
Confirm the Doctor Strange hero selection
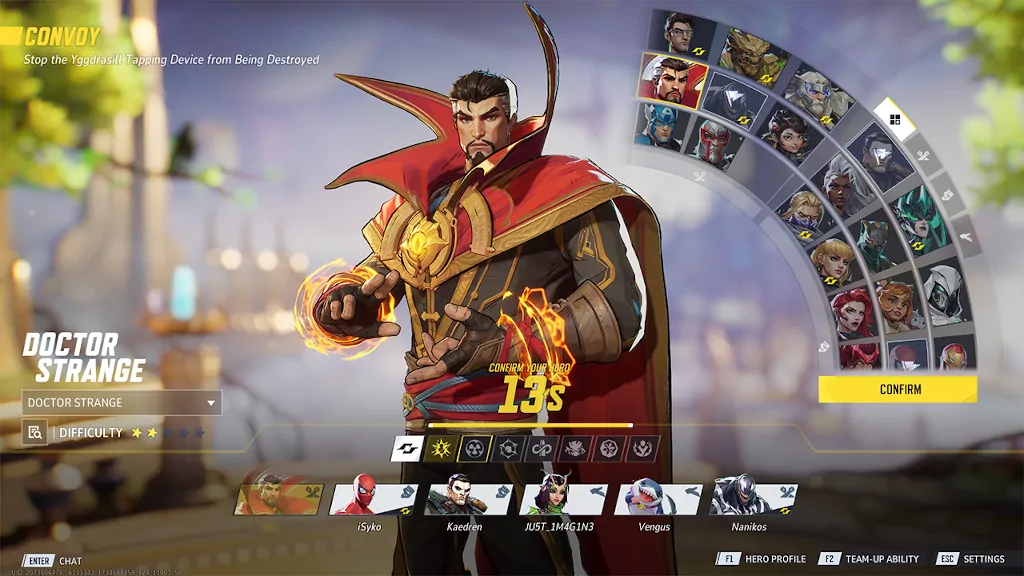[x=897, y=389]
